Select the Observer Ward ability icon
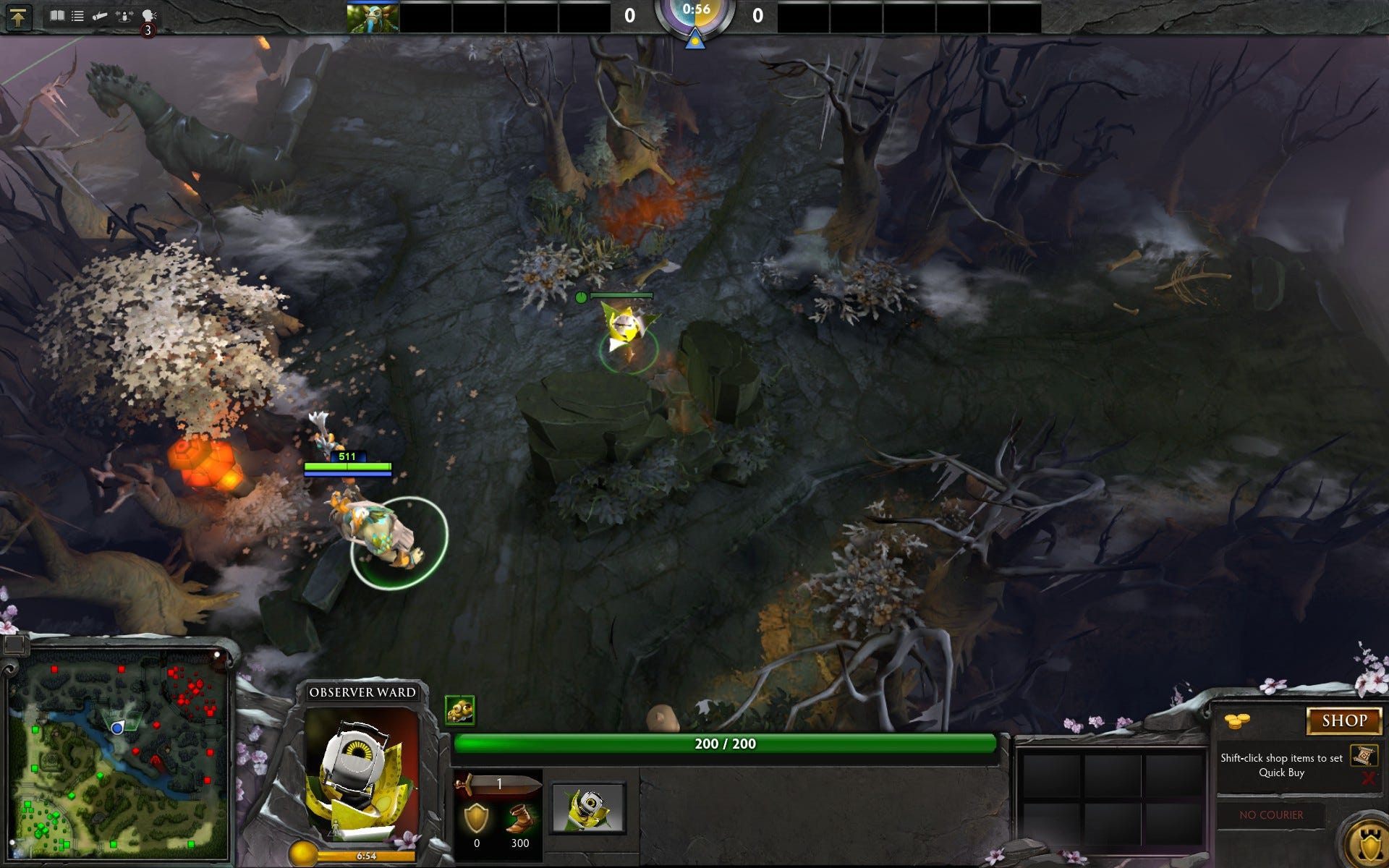The width and height of the screenshot is (1389, 868). coord(587,808)
